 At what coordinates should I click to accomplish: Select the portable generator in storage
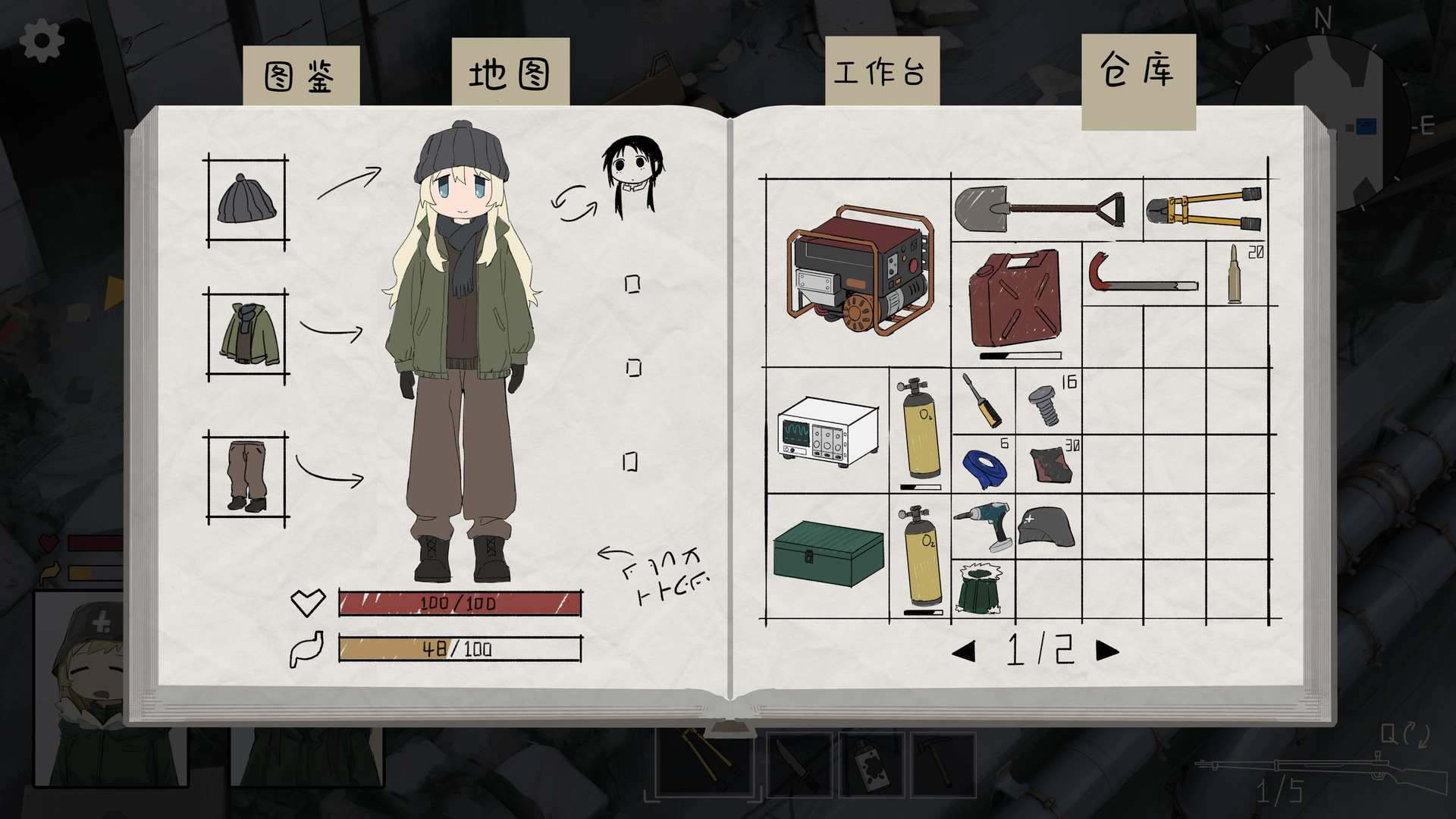coord(859,271)
